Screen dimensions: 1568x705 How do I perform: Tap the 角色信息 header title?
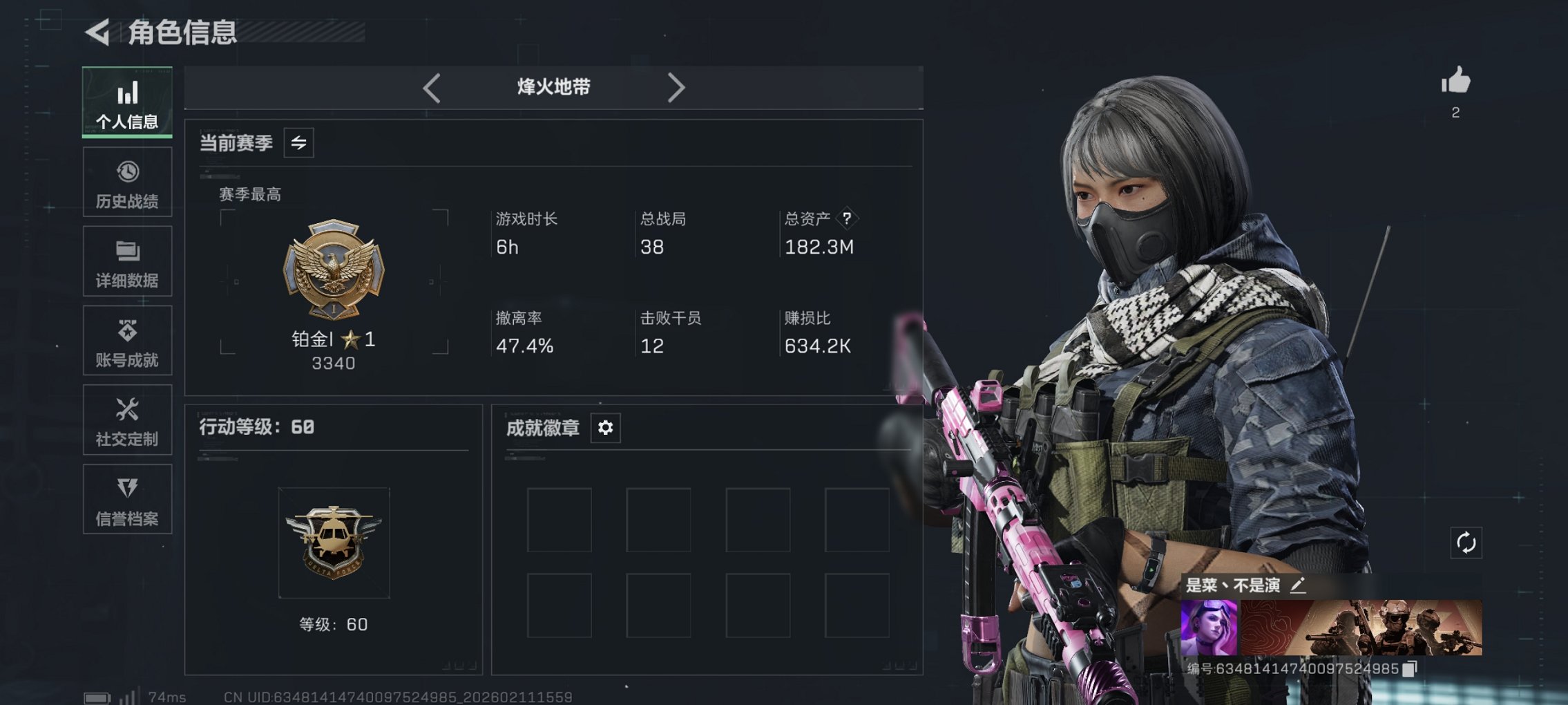coord(182,31)
